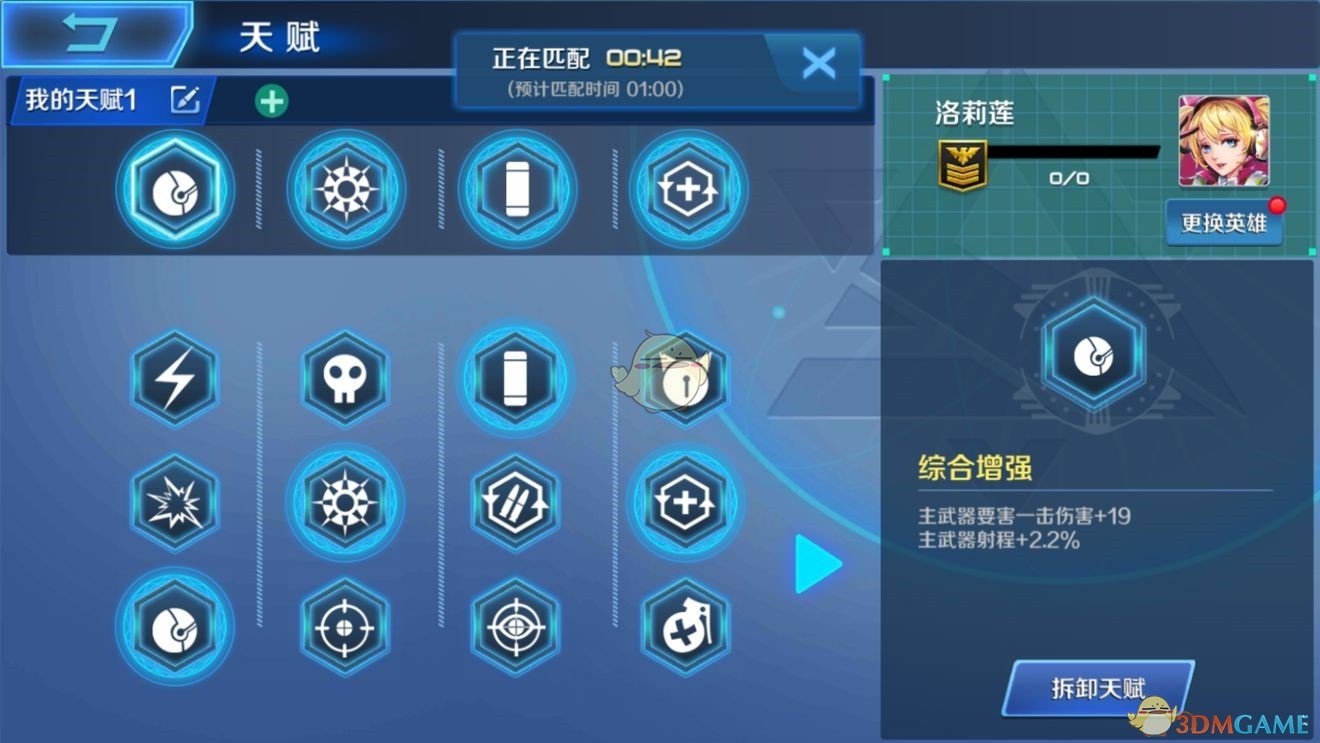Select the bullet shield defense talent icon
1320x743 pixels.
[515, 505]
